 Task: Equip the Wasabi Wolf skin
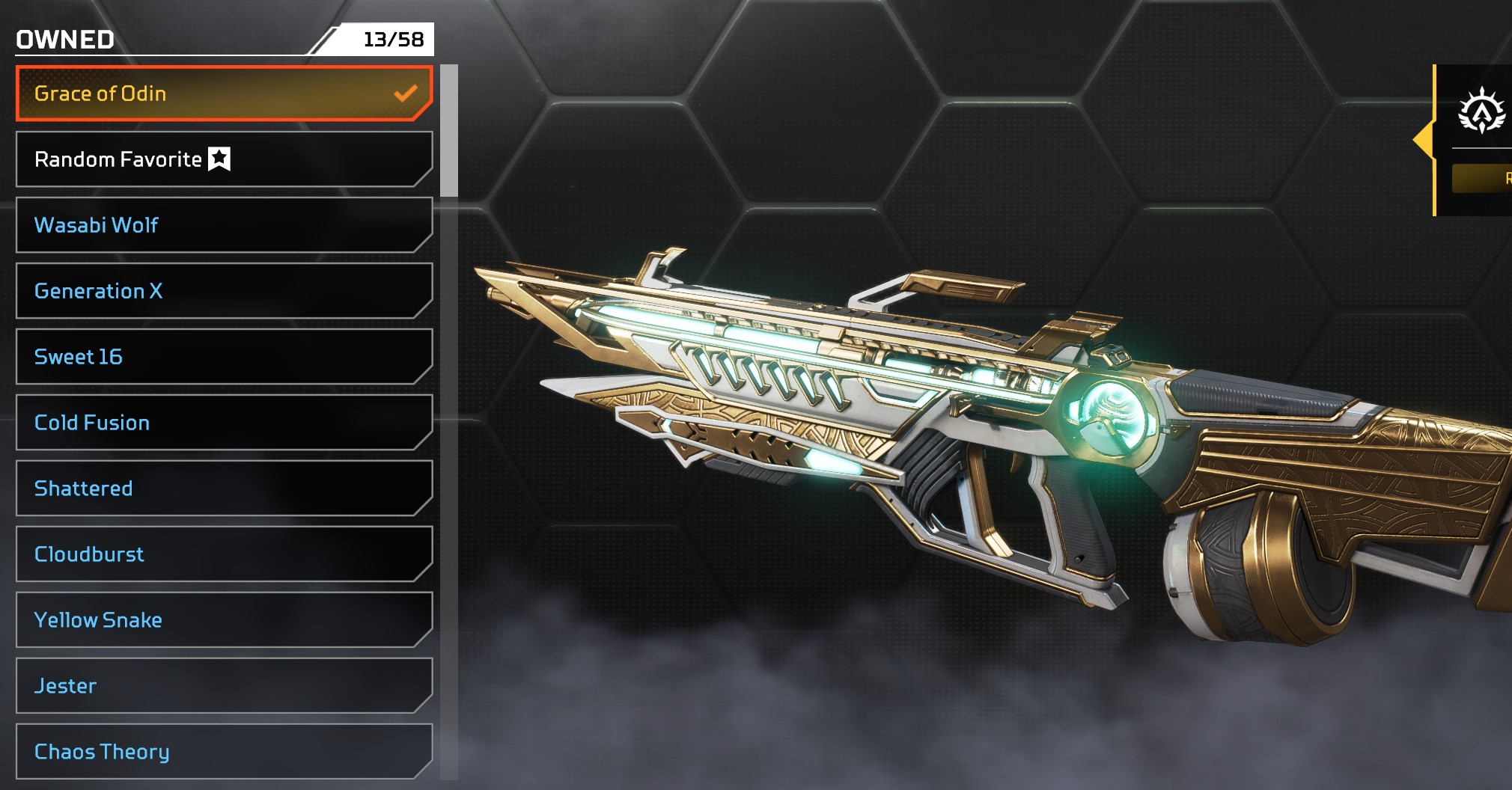223,225
